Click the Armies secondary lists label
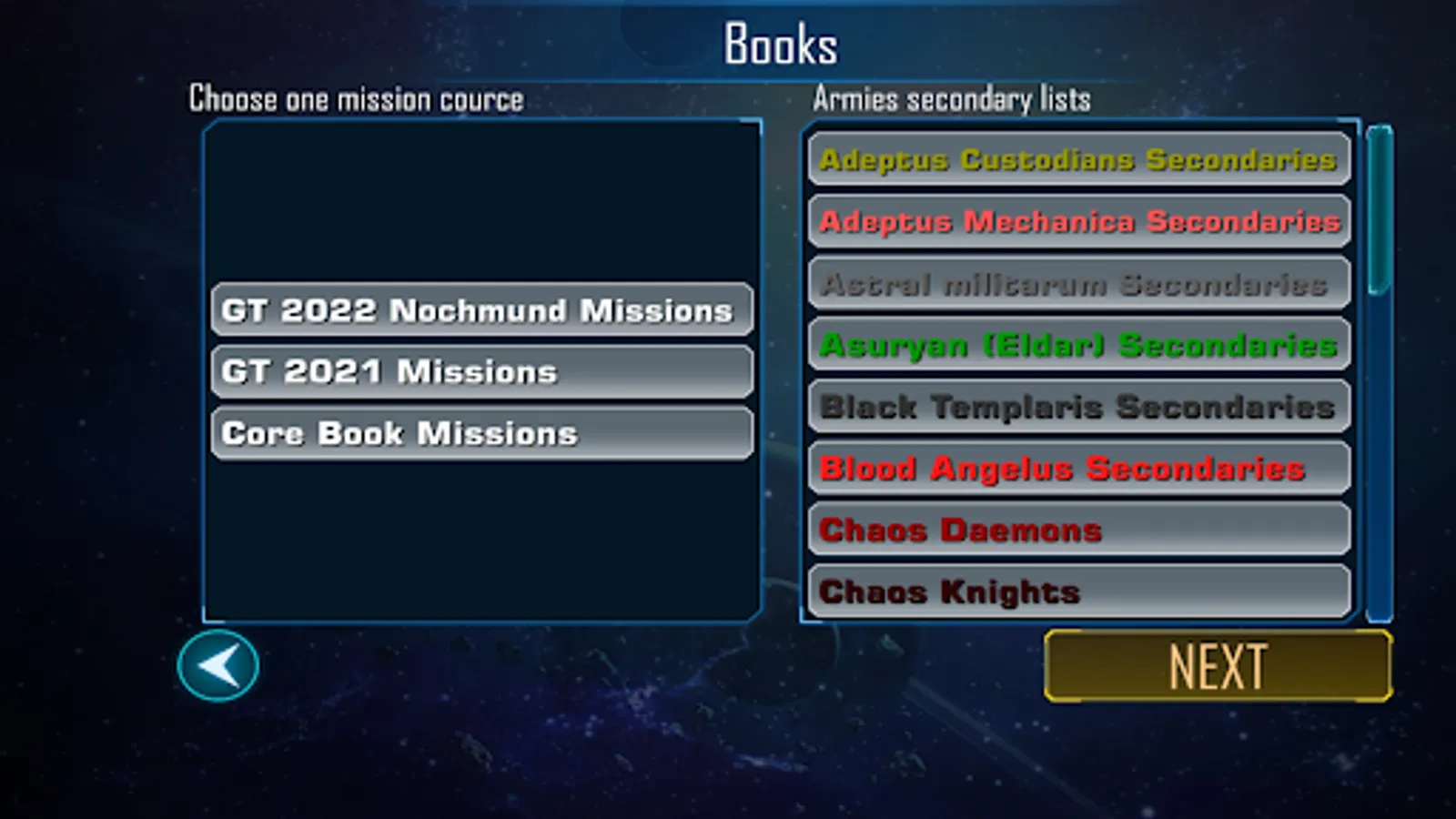The width and height of the screenshot is (1456, 819). (954, 100)
